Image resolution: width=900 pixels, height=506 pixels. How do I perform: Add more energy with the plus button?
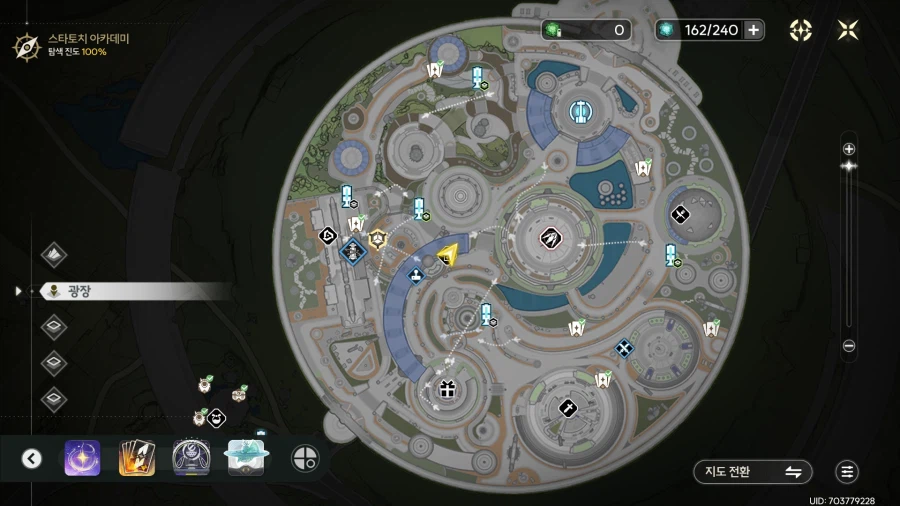[x=753, y=30]
